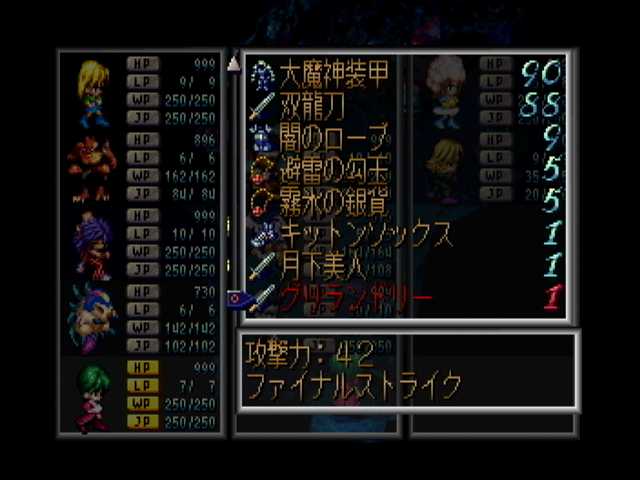
Task: Click the scroll-up arrow of the item list
Action: (234, 64)
